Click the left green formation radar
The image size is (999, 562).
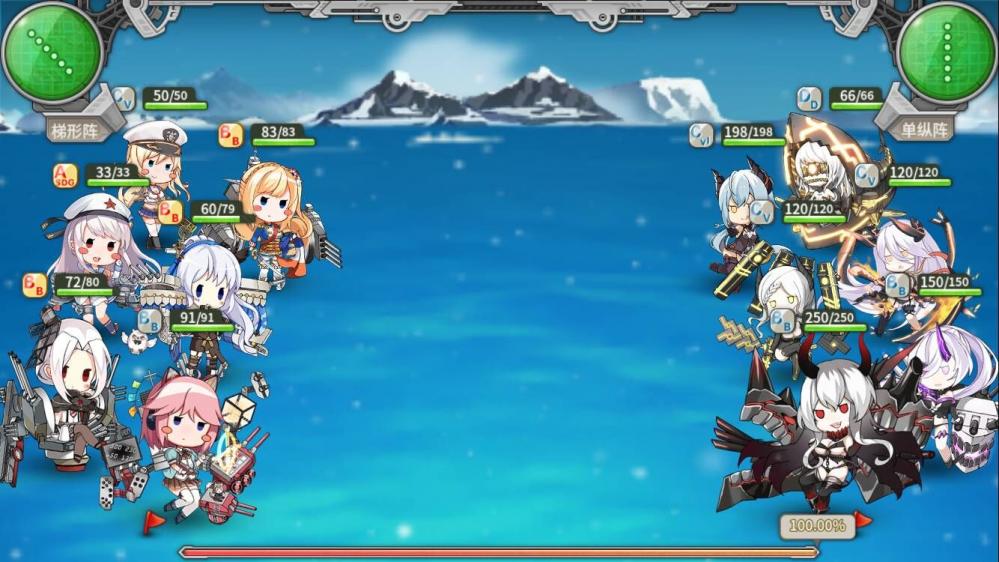pyautogui.click(x=51, y=52)
